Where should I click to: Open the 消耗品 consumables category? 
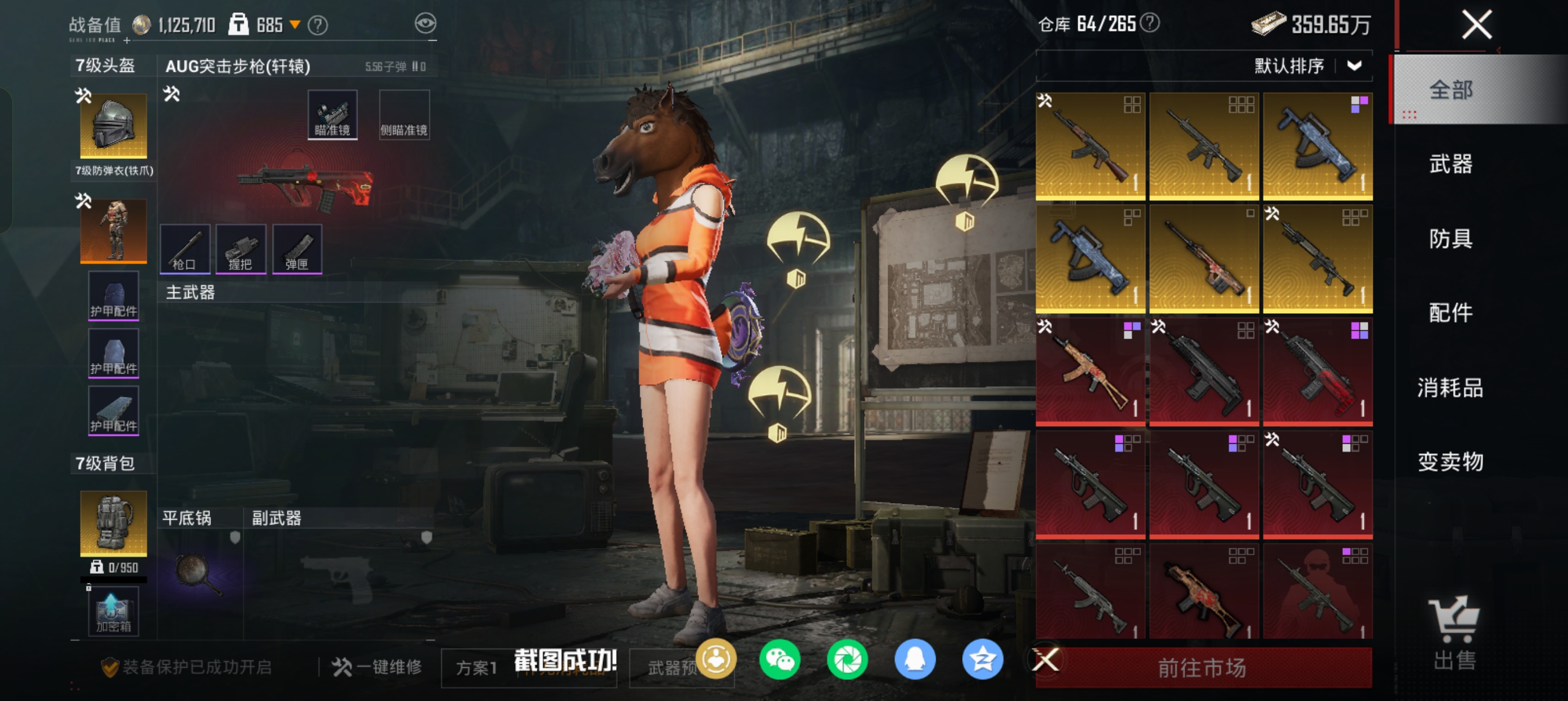pyautogui.click(x=1450, y=388)
